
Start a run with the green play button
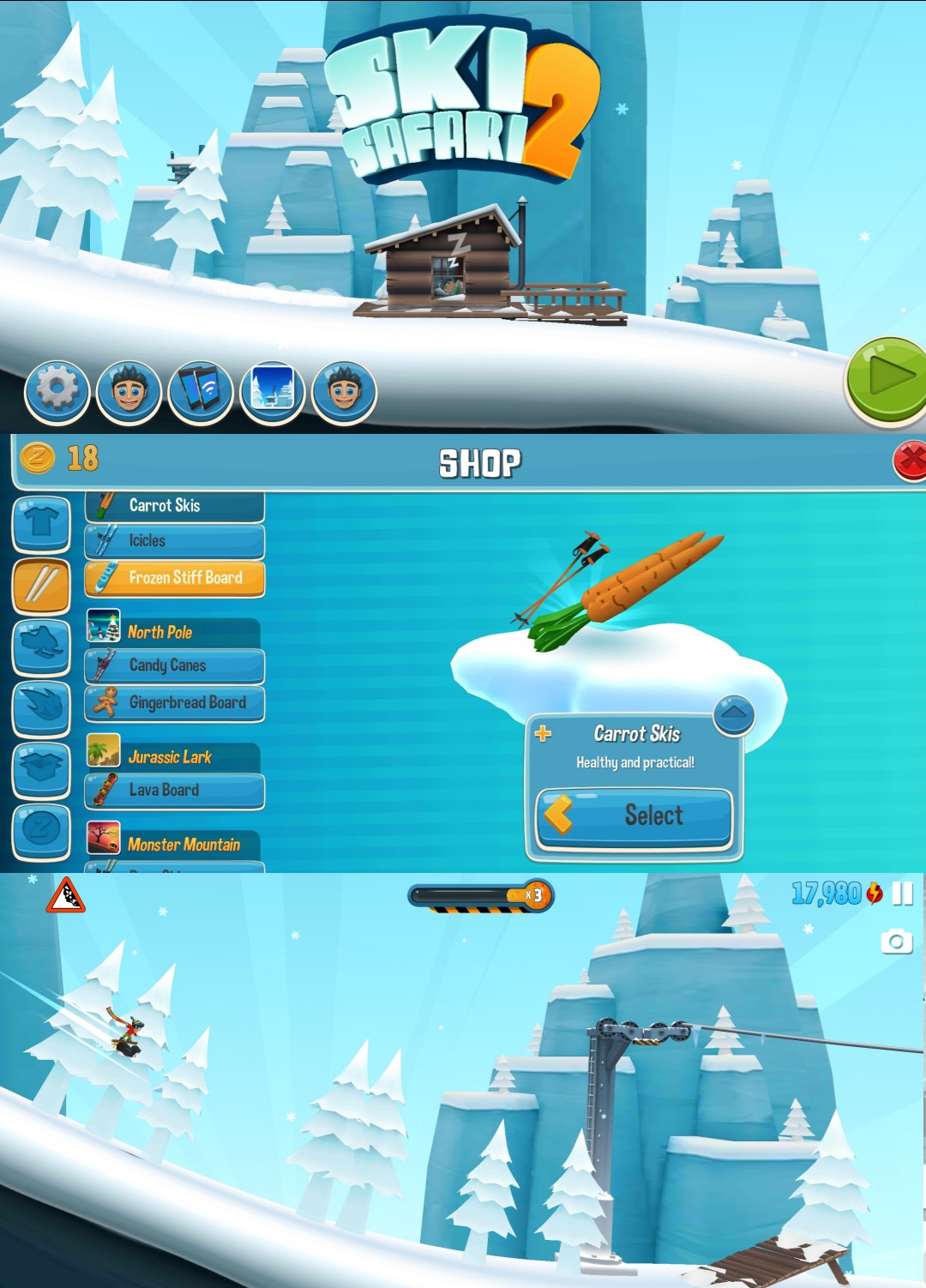click(888, 378)
